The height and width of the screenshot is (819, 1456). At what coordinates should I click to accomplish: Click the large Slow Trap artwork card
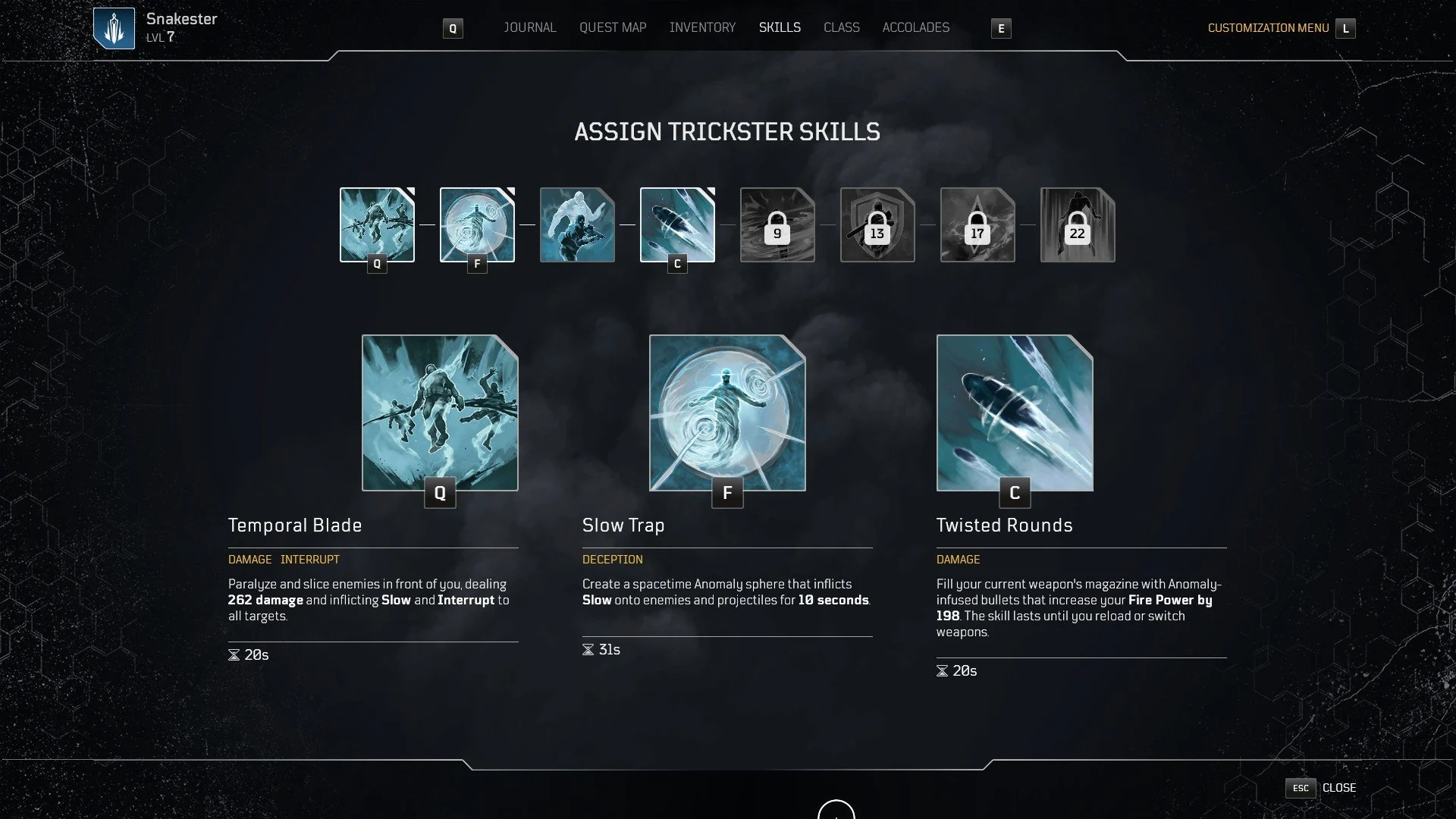[x=726, y=413]
